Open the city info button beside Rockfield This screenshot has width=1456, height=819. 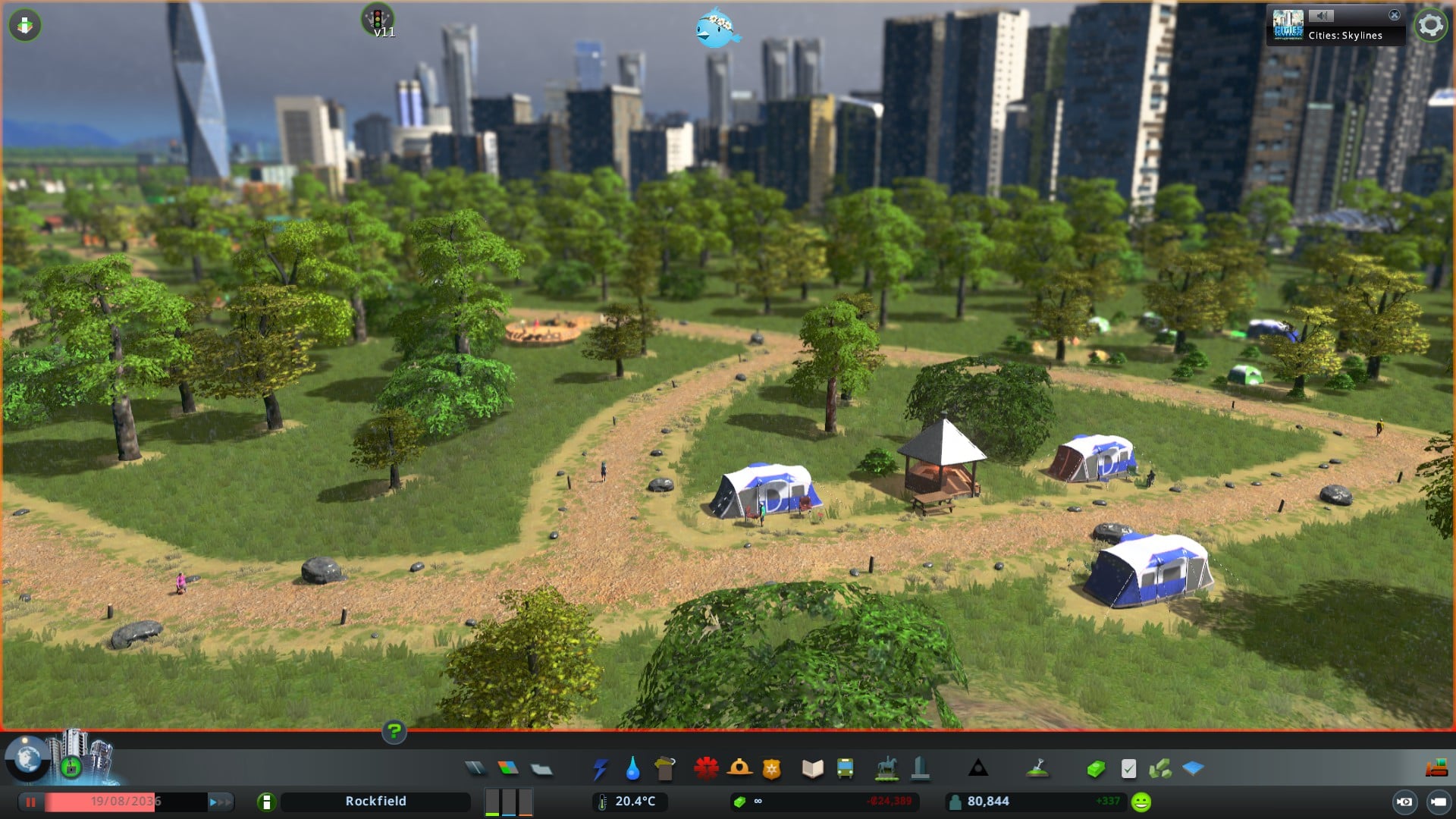pyautogui.click(x=266, y=802)
